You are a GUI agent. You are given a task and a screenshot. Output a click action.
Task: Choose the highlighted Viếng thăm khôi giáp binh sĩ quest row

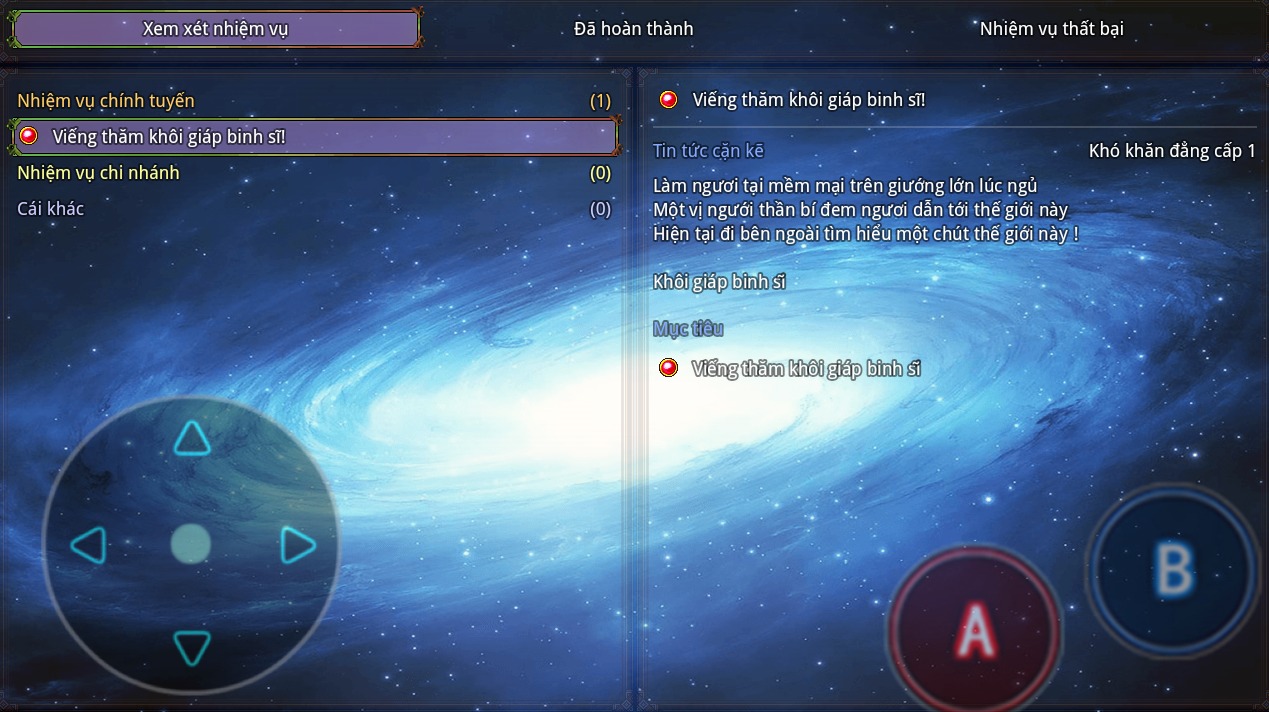pyautogui.click(x=314, y=136)
